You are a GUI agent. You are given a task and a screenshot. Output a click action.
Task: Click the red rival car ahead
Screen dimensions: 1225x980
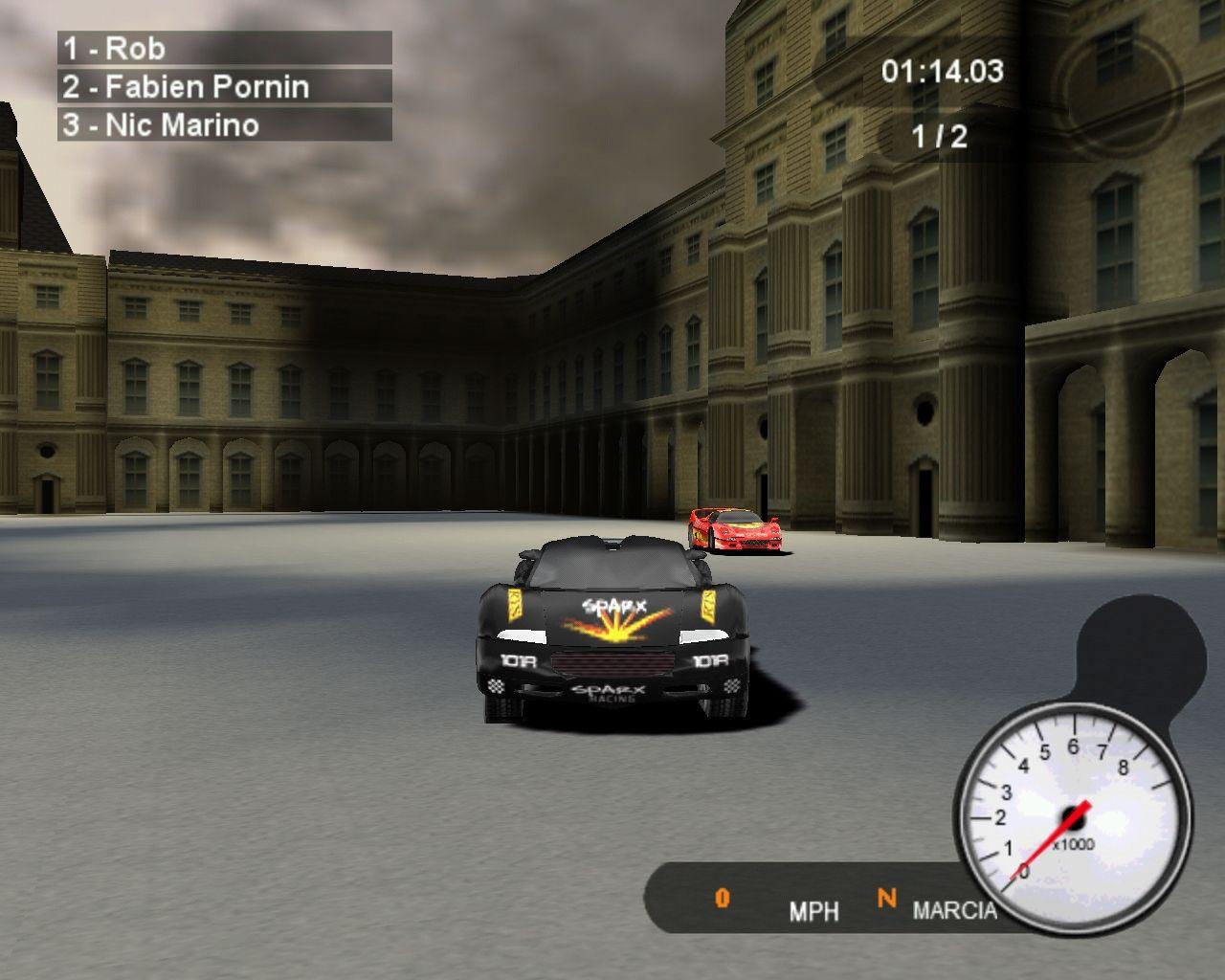tap(733, 531)
